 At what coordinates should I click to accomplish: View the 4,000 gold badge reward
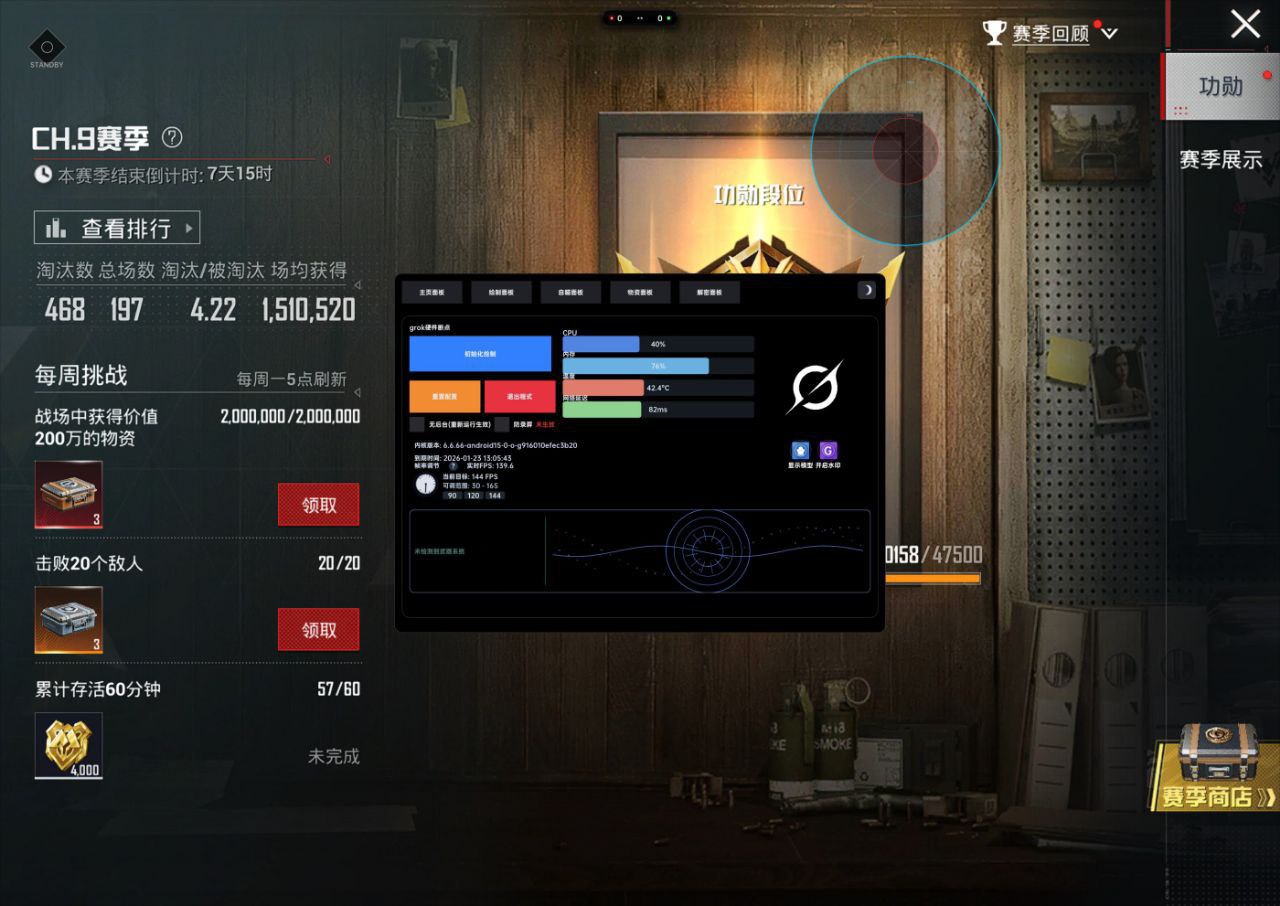(x=69, y=745)
